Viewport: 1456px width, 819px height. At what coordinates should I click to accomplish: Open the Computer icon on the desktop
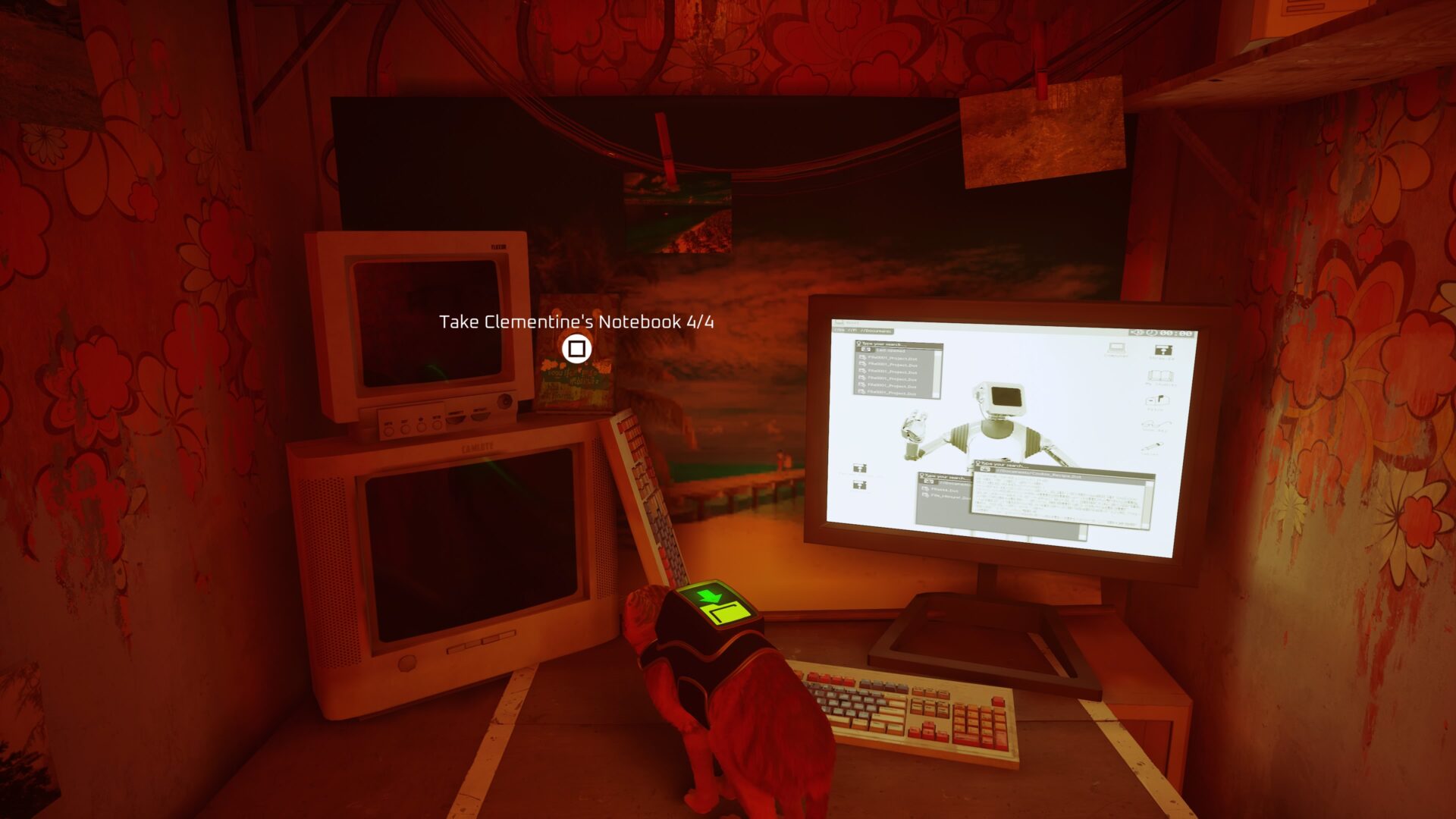(x=1118, y=349)
